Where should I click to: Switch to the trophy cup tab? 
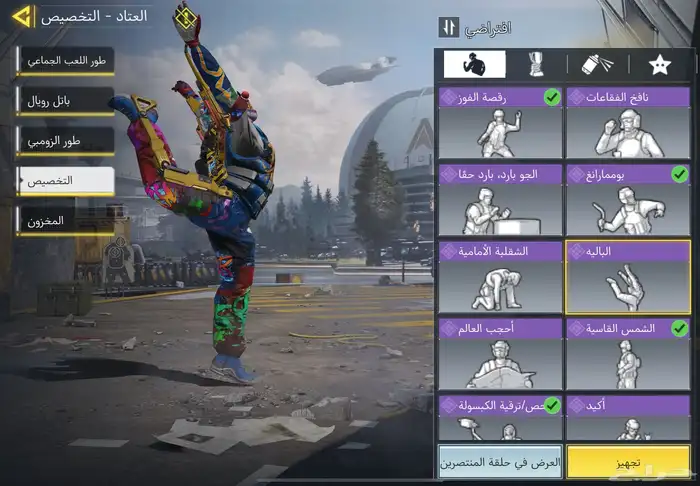(536, 65)
